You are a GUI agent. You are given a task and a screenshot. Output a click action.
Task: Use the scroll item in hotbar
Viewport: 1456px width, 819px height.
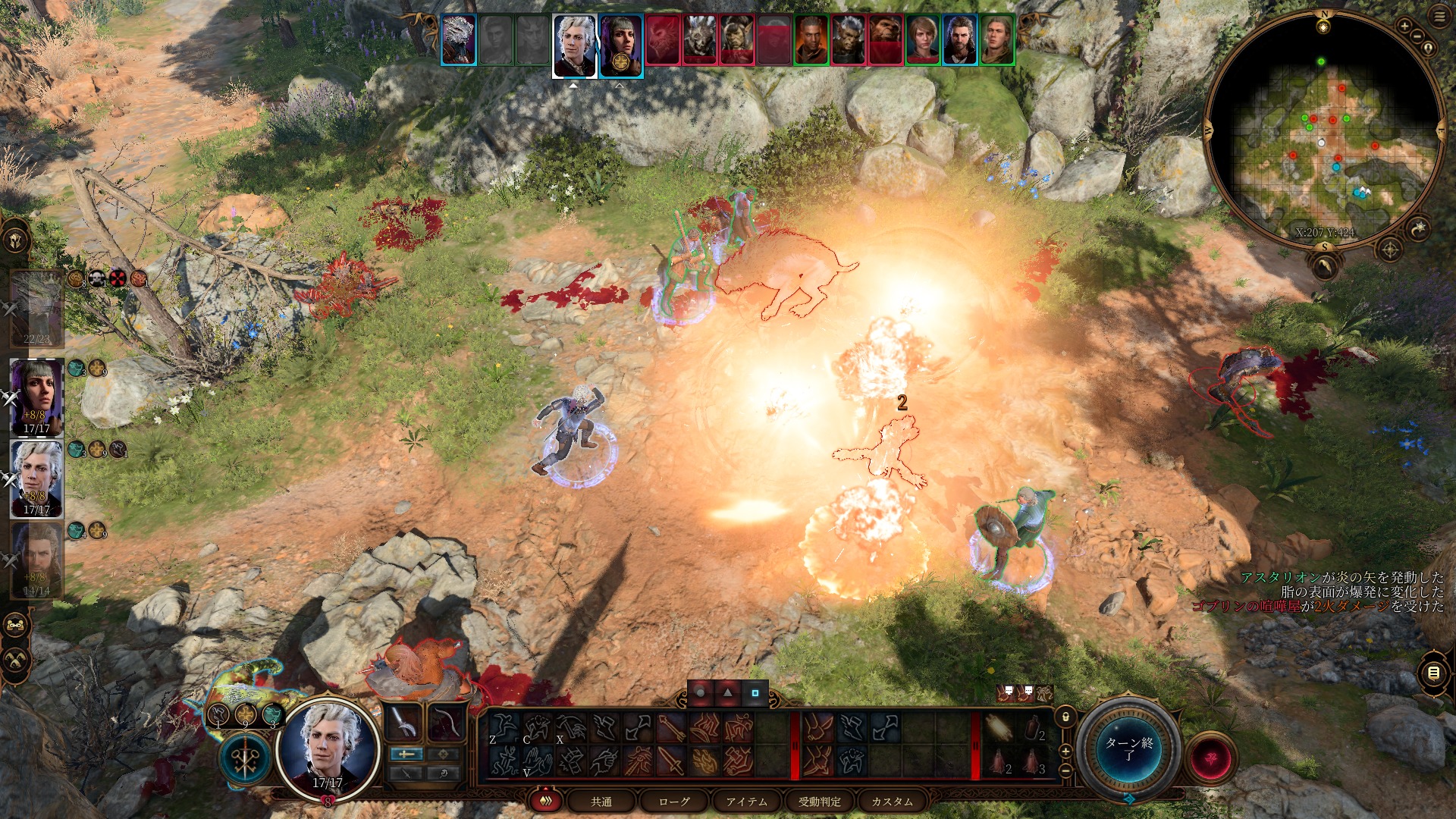coord(999,729)
